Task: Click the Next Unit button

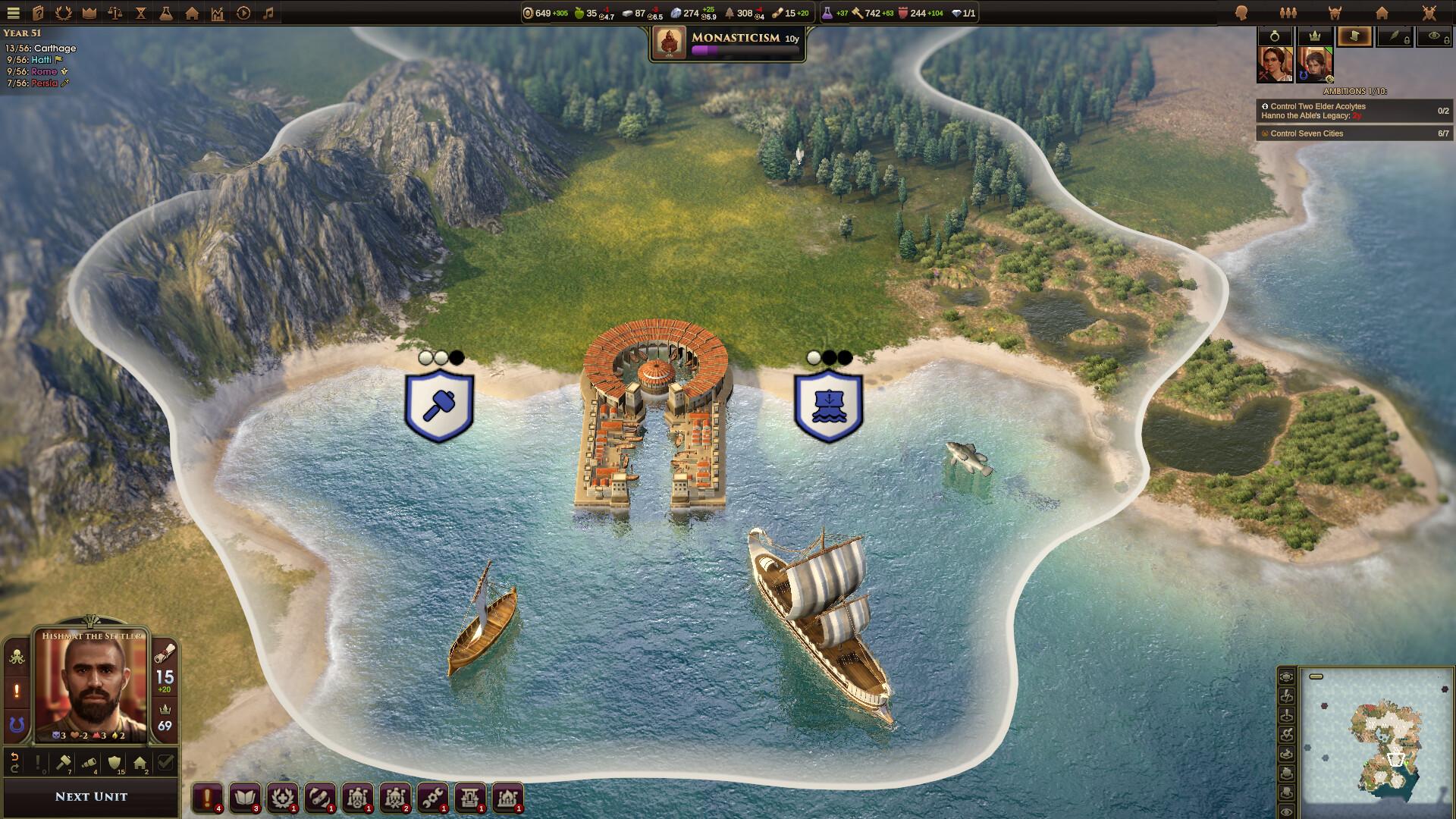Action: (91, 795)
